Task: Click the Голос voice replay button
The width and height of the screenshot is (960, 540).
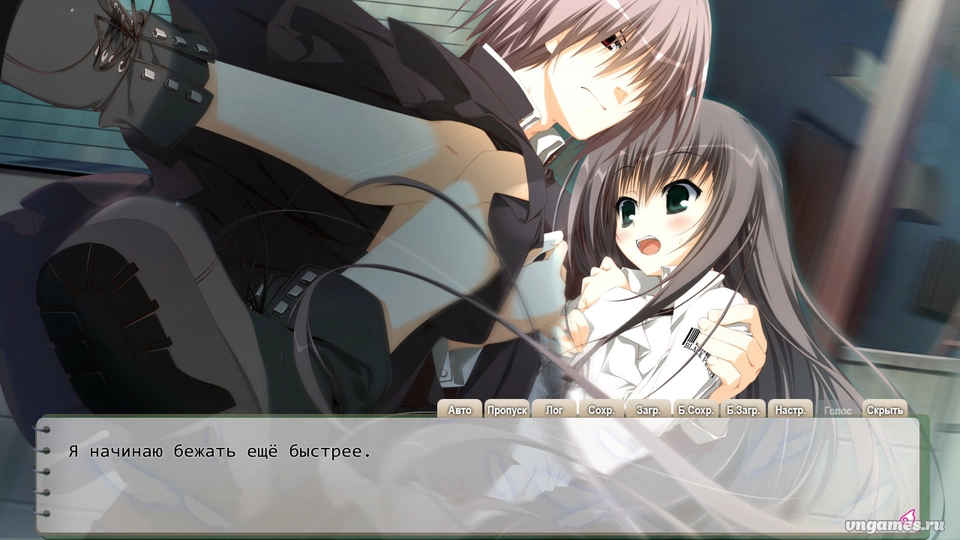Action: [837, 410]
